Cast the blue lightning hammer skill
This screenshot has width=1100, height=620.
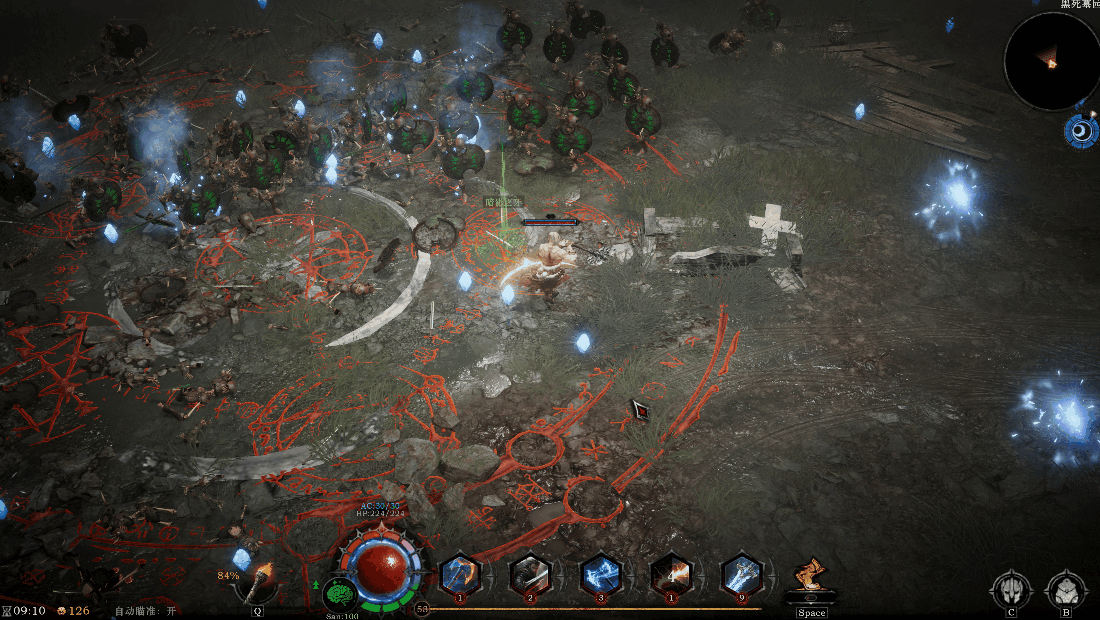pos(601,575)
